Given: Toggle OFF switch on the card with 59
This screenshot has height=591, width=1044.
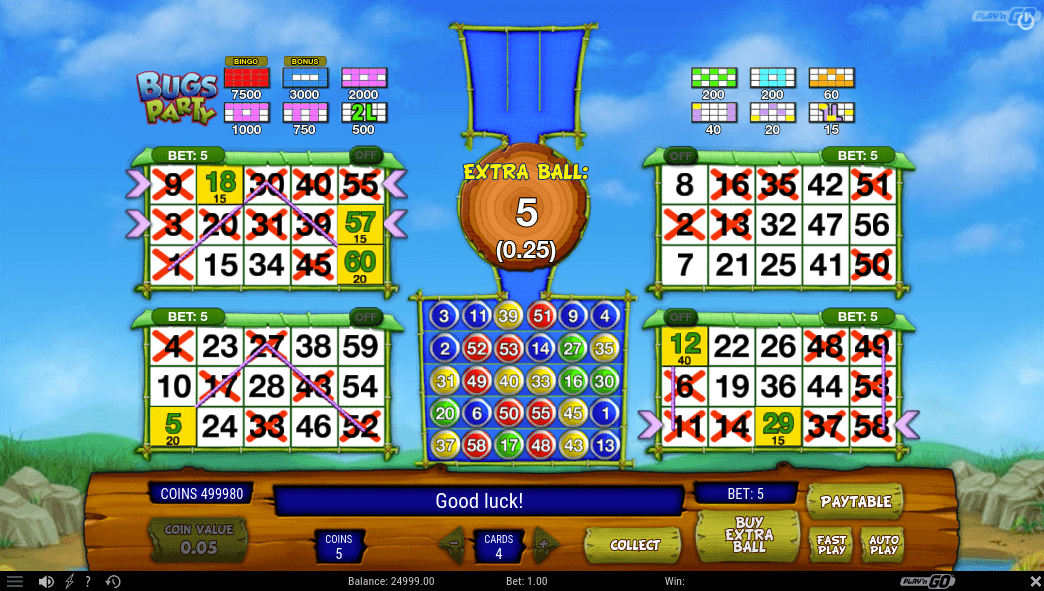Looking at the screenshot, I should point(365,317).
